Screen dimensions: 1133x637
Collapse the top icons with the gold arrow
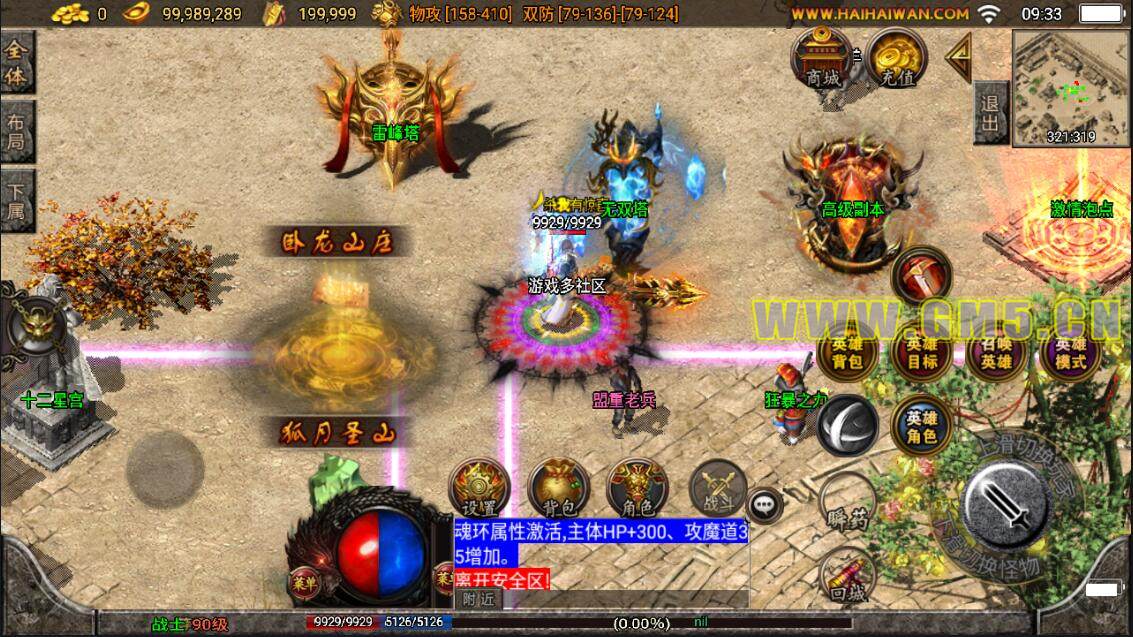click(x=959, y=56)
